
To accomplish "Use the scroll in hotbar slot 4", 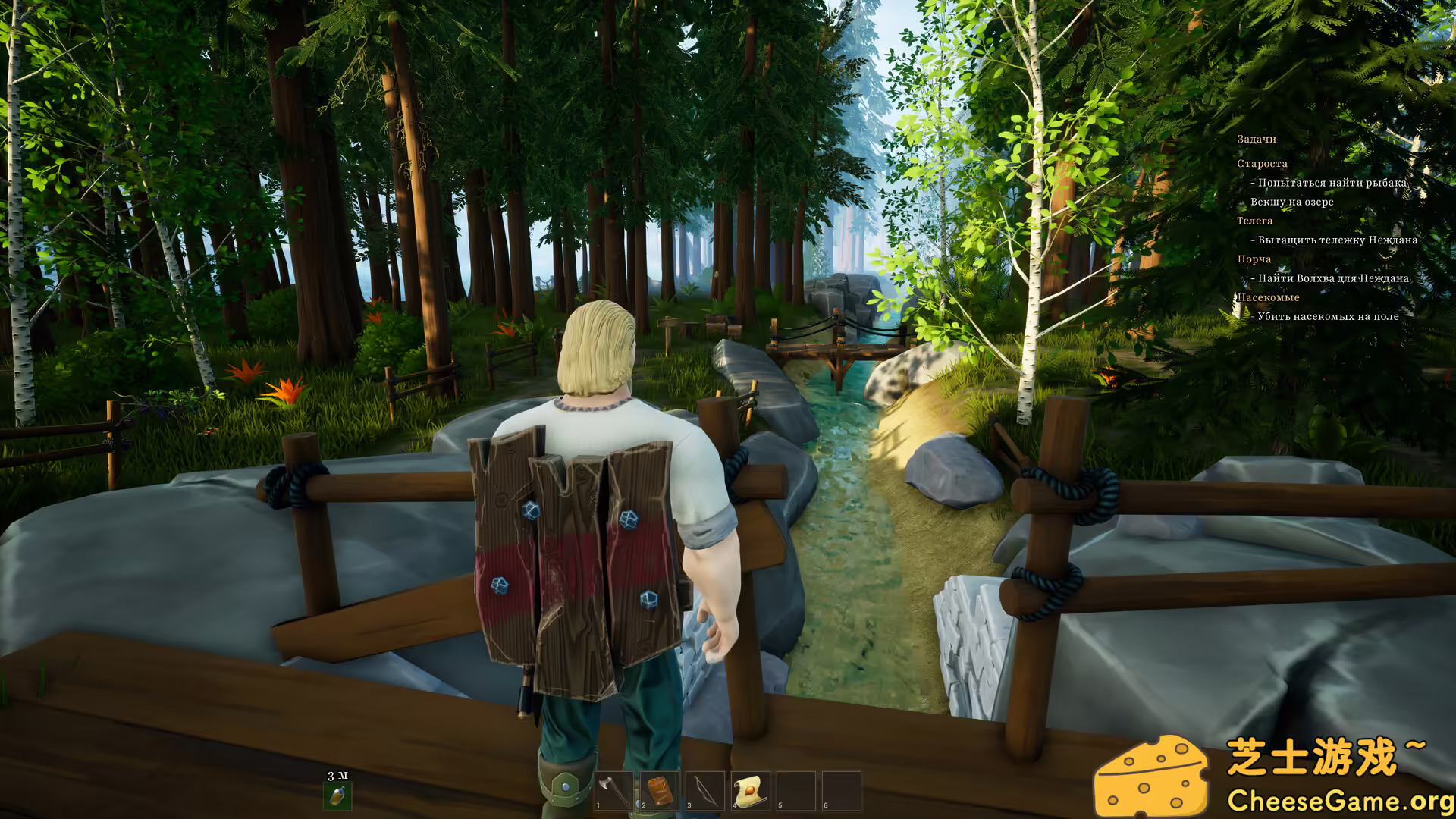I will pos(750,791).
